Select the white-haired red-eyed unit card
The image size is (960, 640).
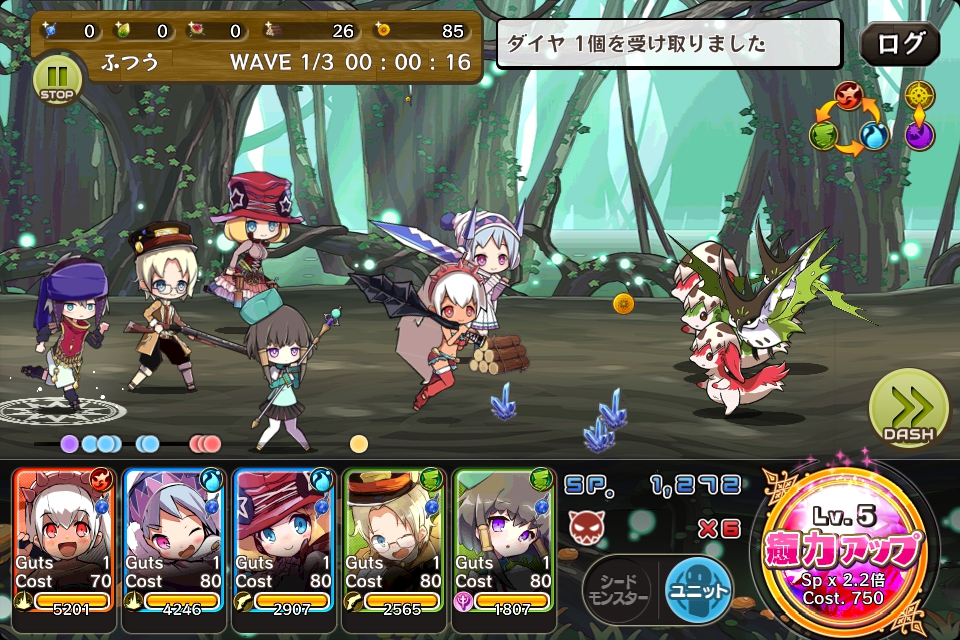[65, 540]
